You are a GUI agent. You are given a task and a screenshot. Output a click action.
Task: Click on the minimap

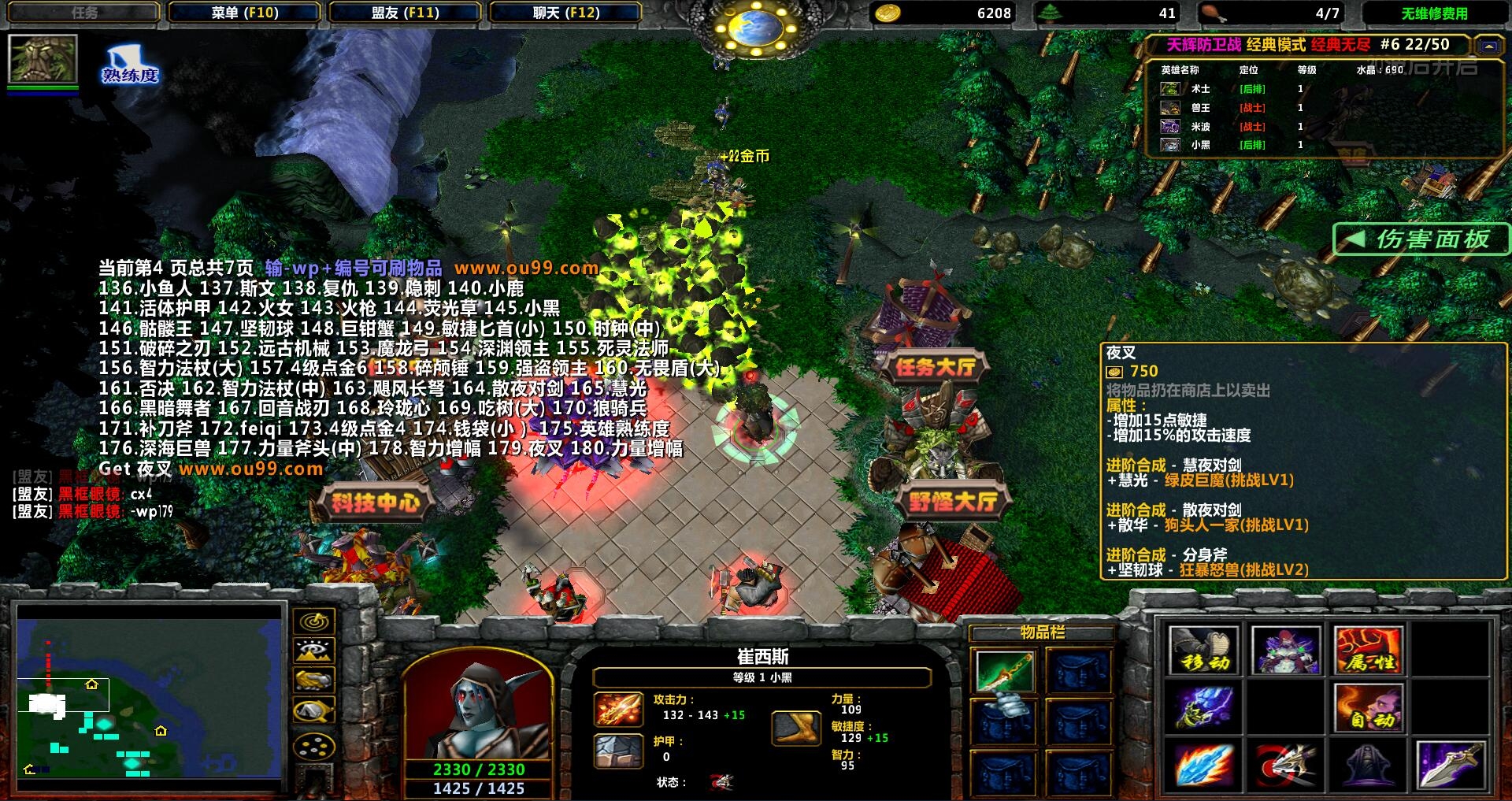150,697
